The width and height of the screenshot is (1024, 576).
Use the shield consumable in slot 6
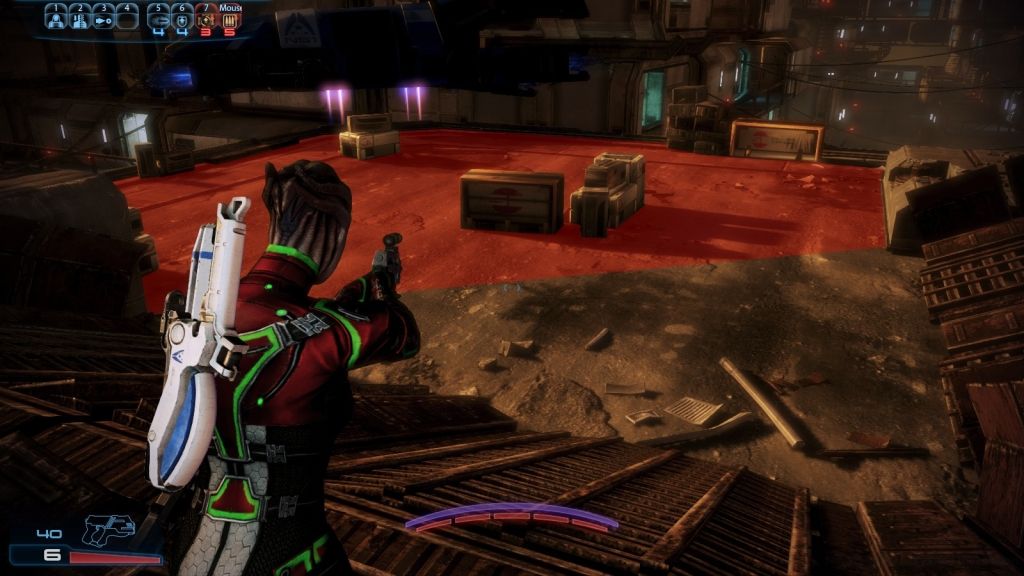tap(182, 18)
